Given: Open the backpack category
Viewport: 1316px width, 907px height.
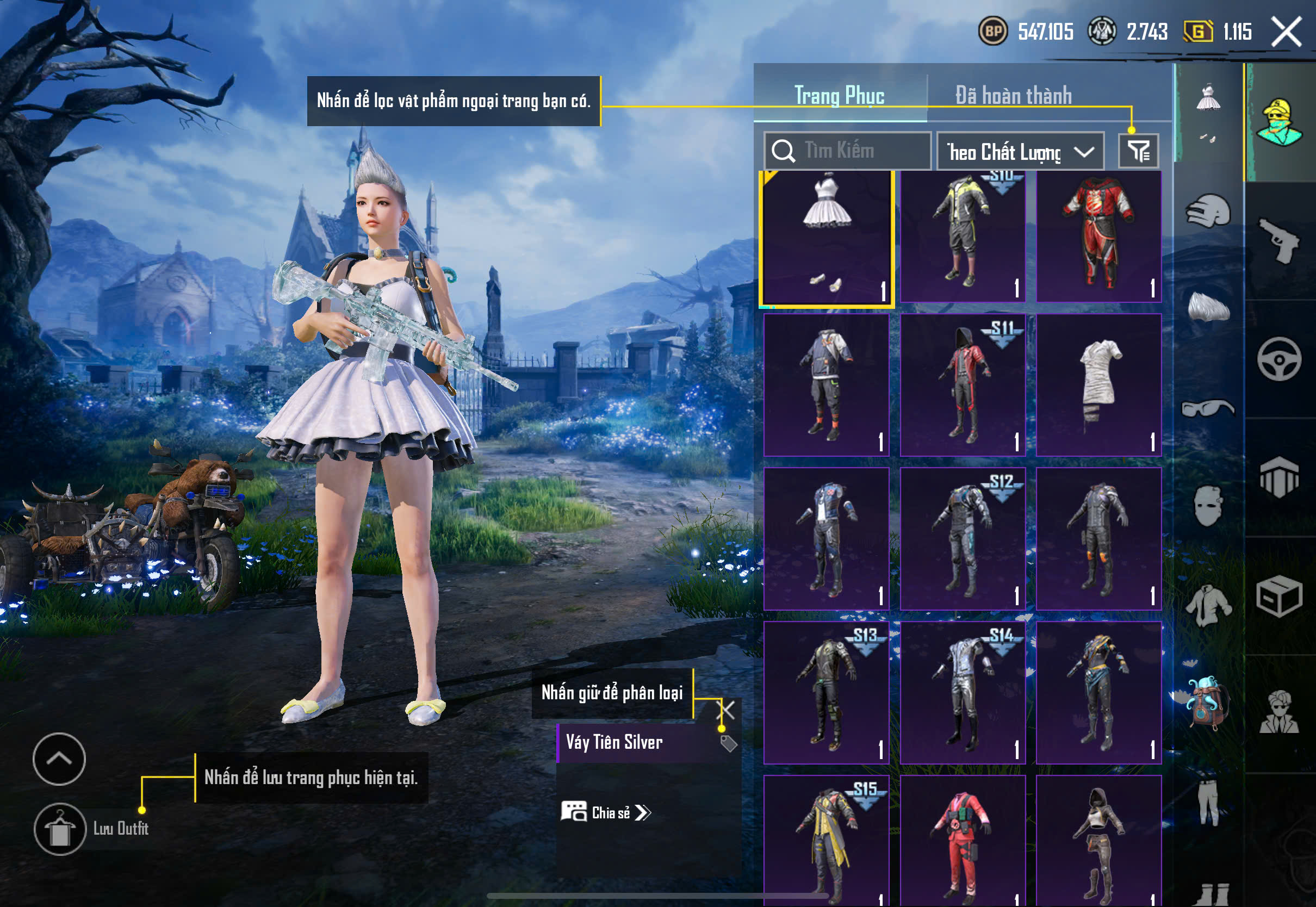Looking at the screenshot, I should [x=1208, y=702].
